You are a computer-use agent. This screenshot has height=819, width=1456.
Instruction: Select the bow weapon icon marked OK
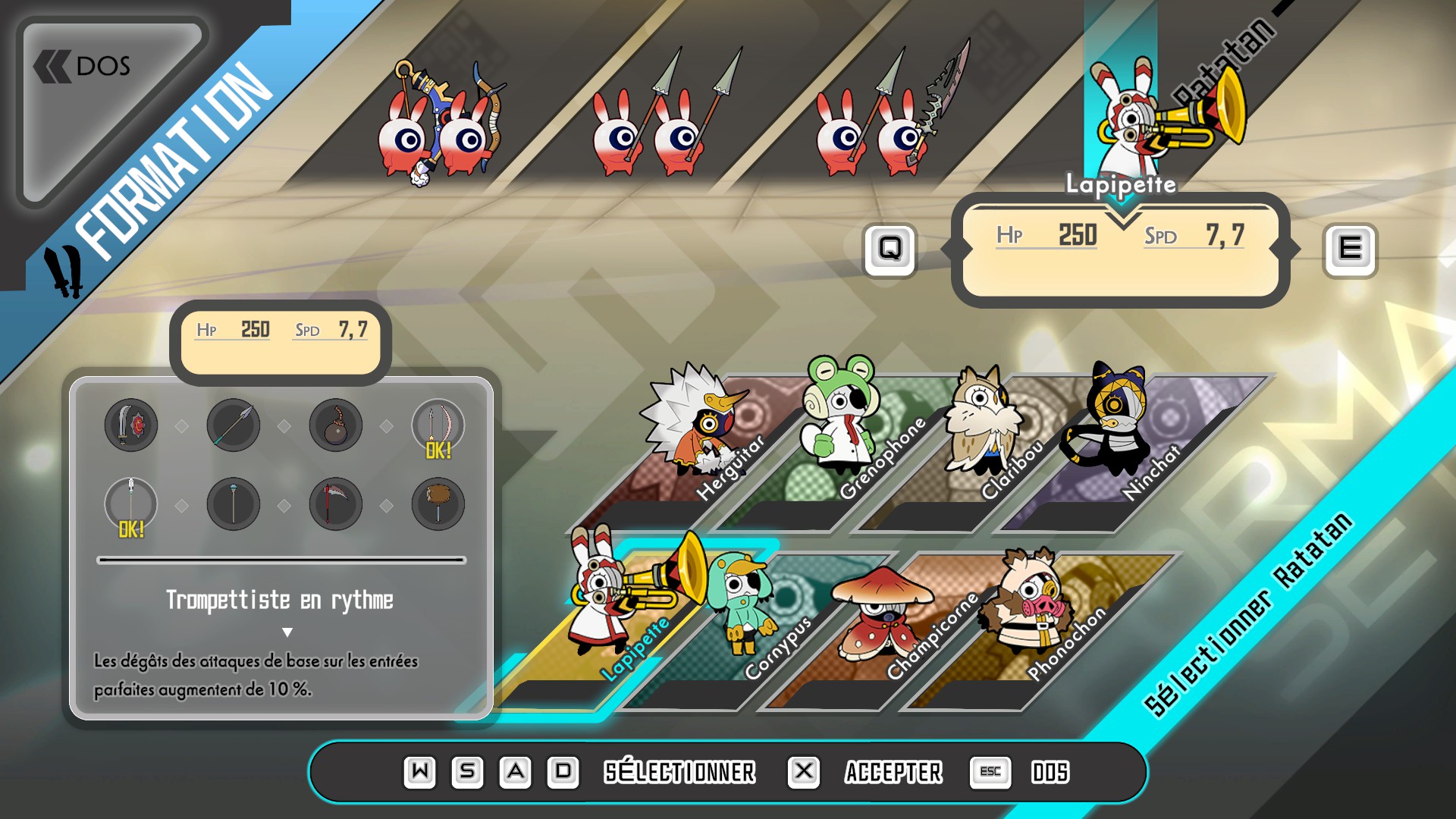point(438,426)
